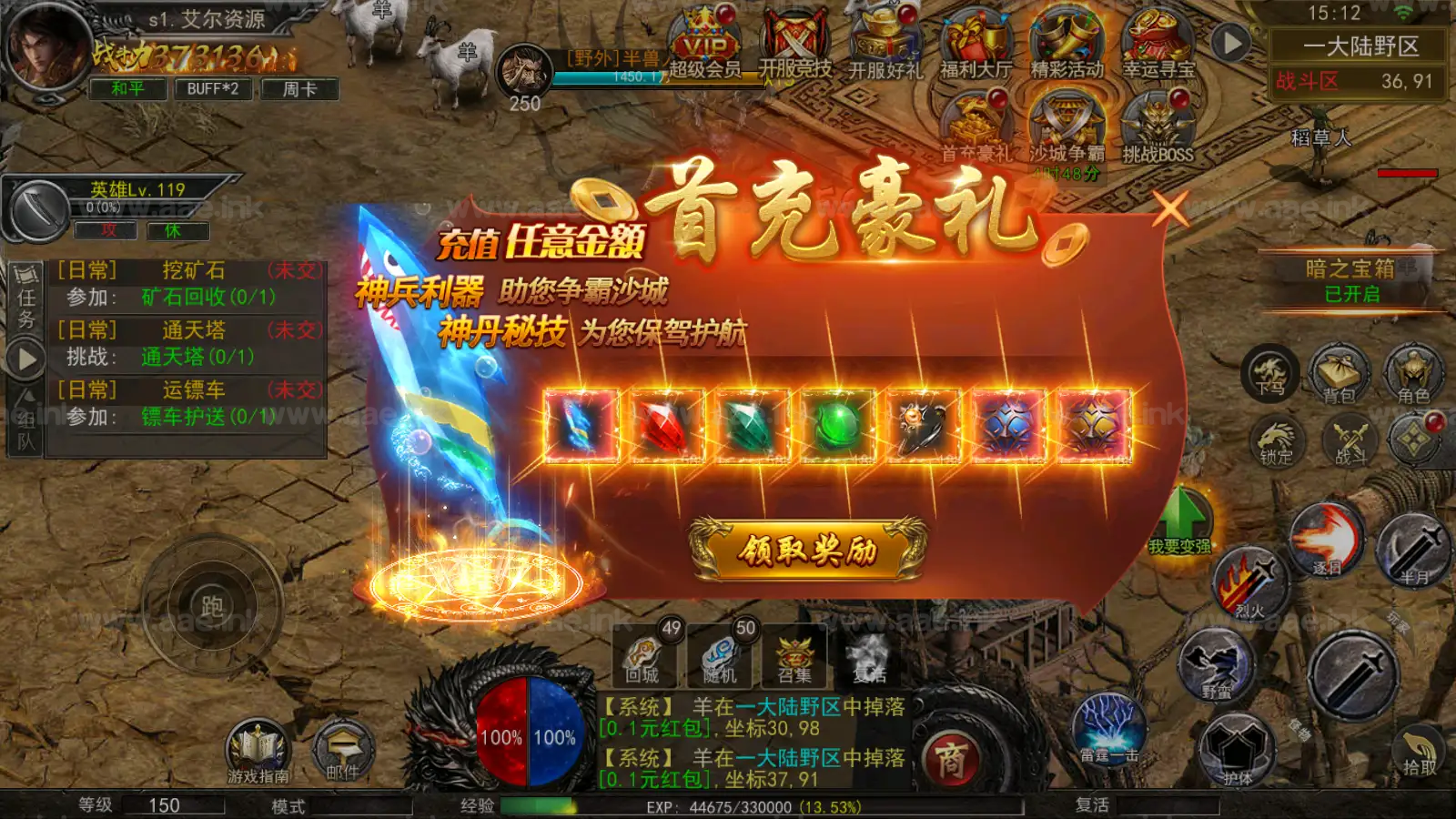1456x819 pixels.
Task: Toggle 和平 peace attack mode
Action: 126,89
